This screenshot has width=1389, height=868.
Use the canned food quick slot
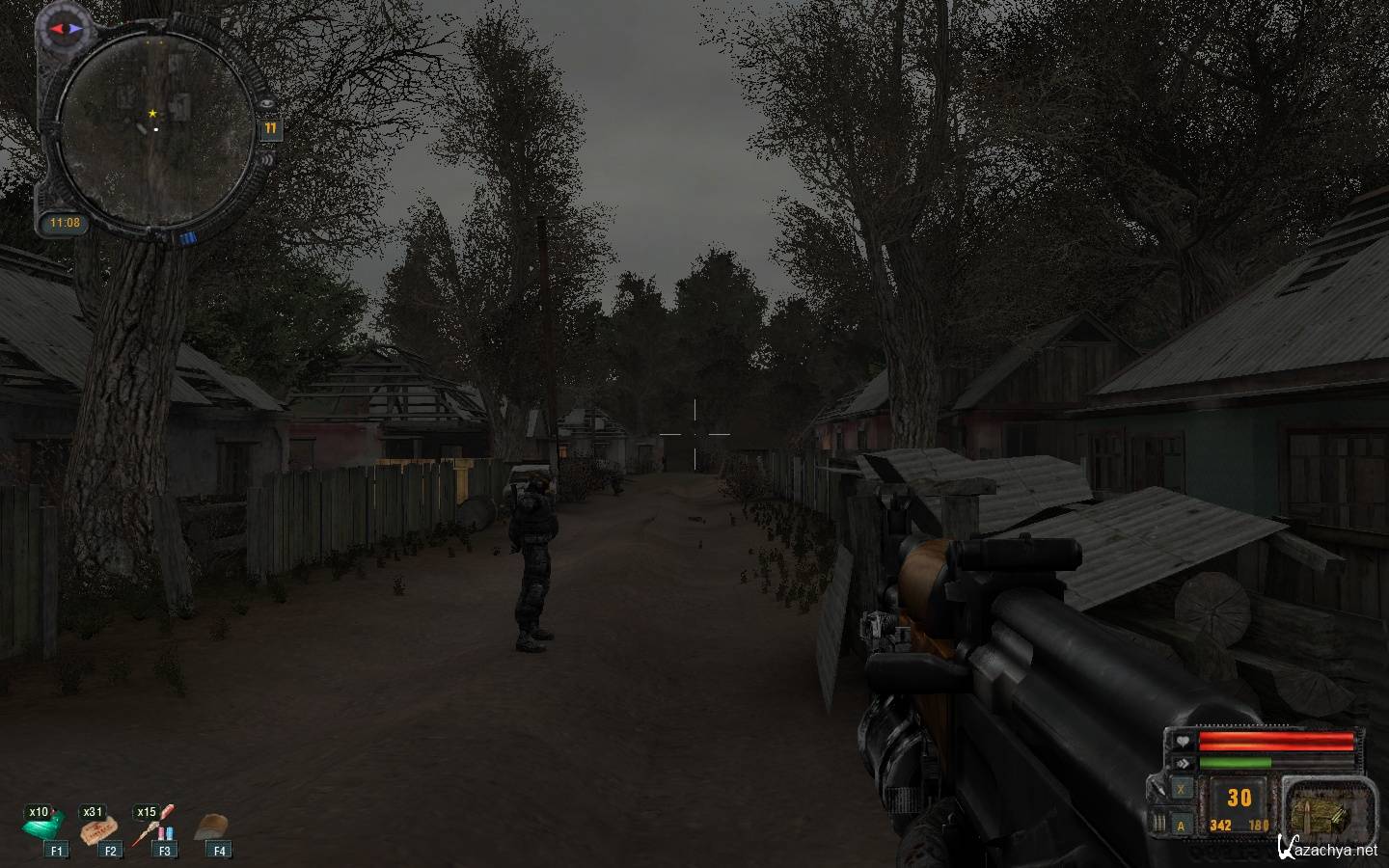click(x=97, y=827)
